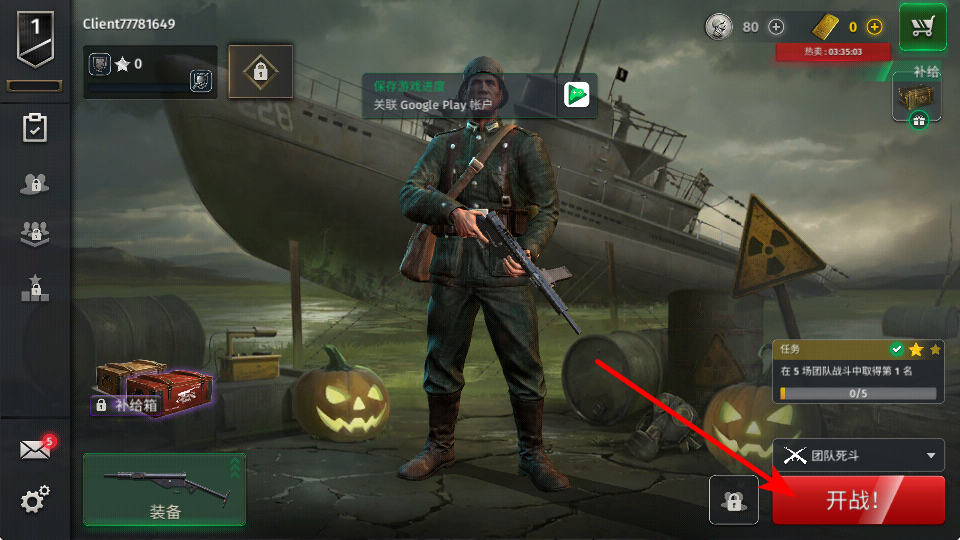View the 任务 team battle quest tracker

point(860,372)
